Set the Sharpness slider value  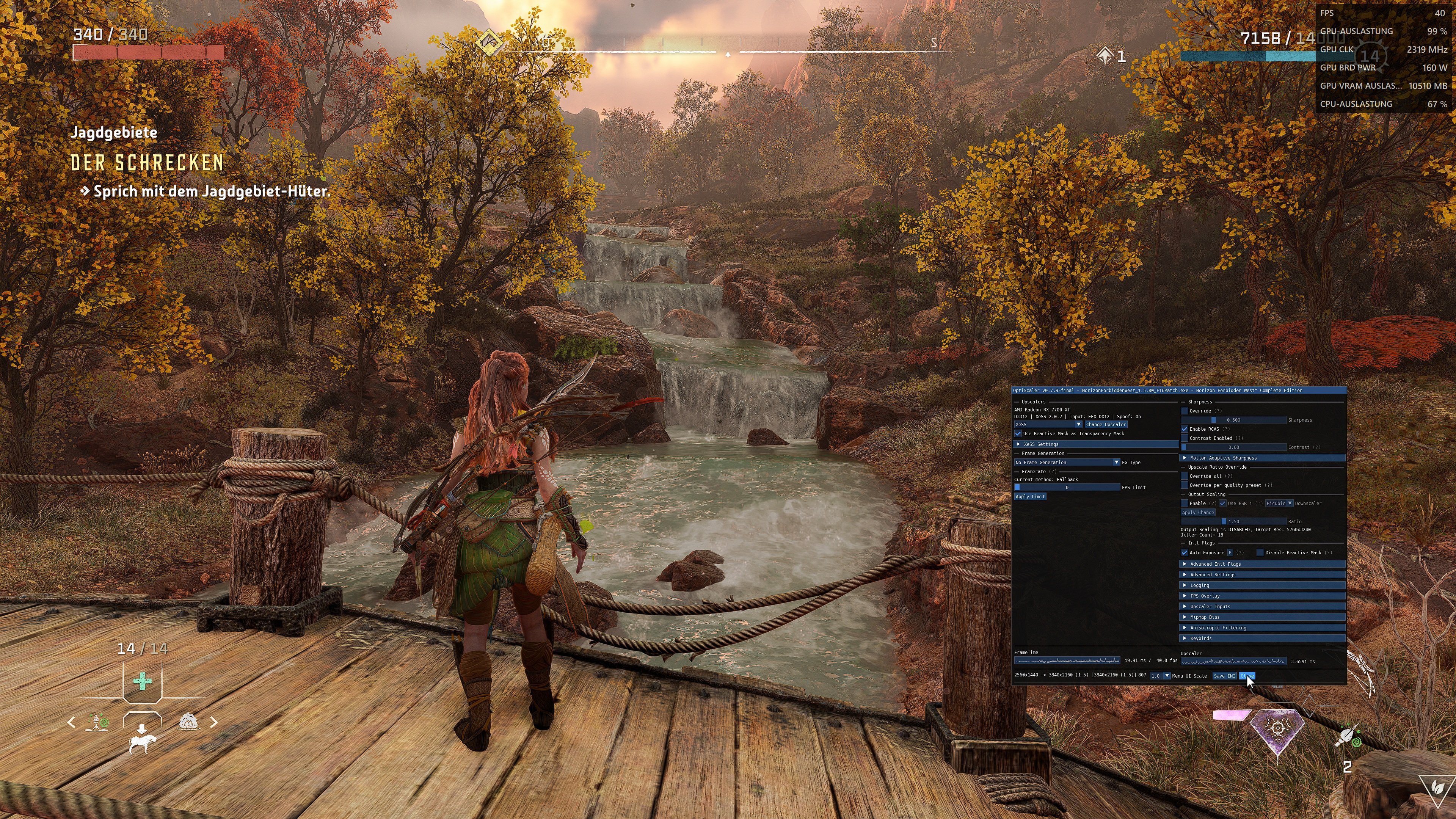pos(1234,420)
